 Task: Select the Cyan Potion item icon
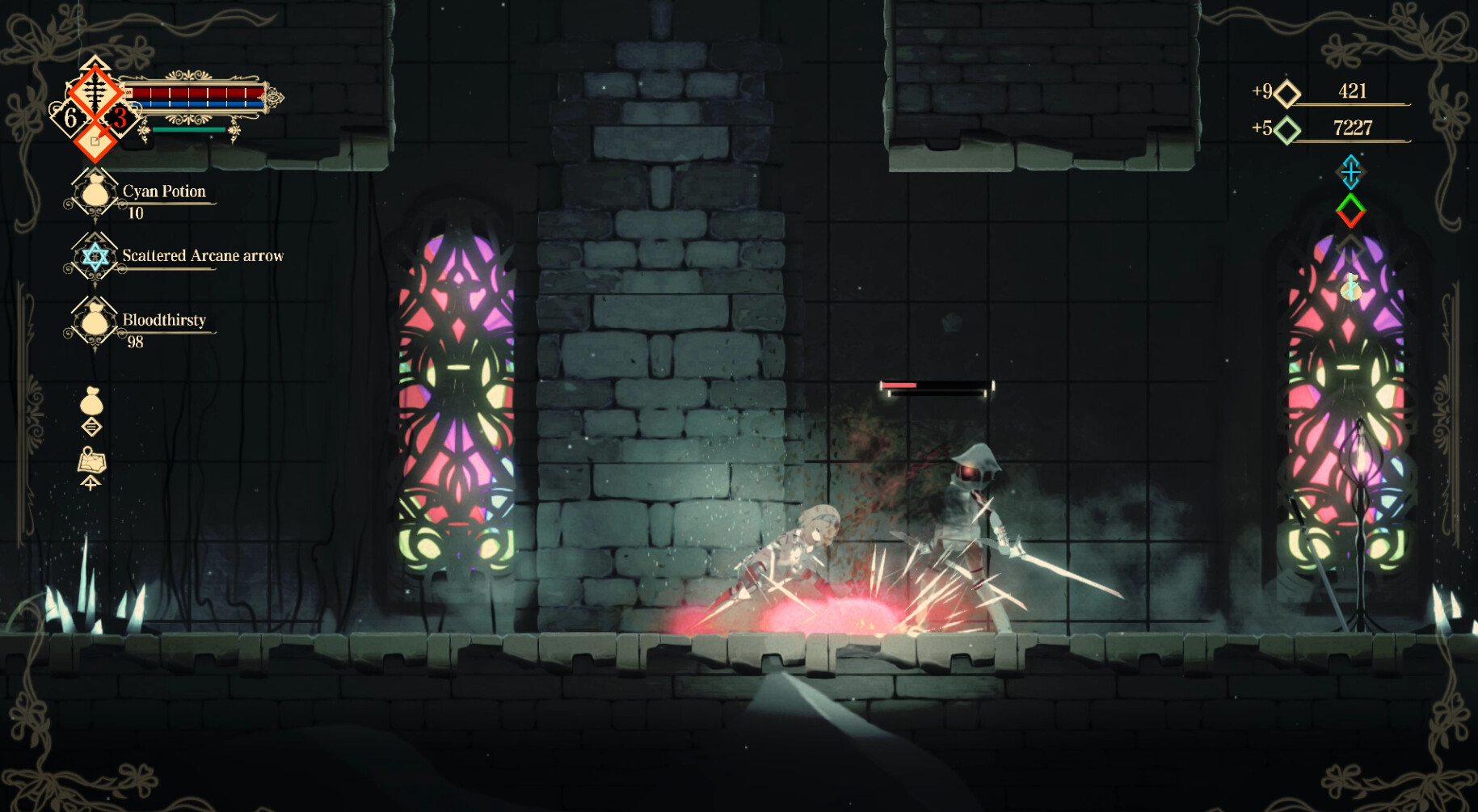(95, 194)
